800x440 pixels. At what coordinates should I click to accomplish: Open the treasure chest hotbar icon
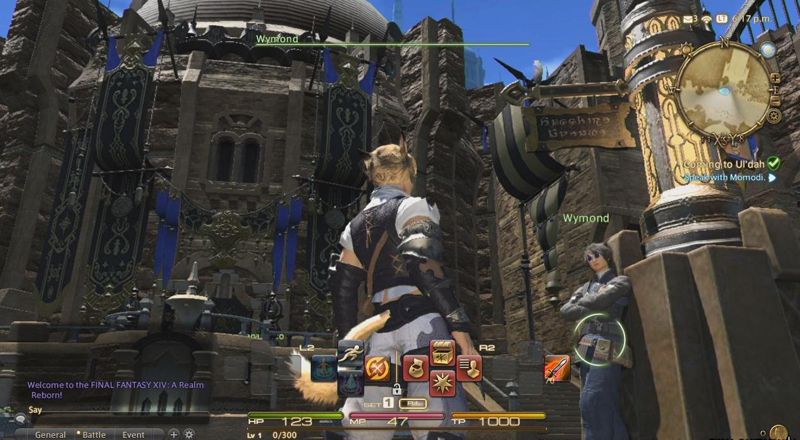coord(441,353)
